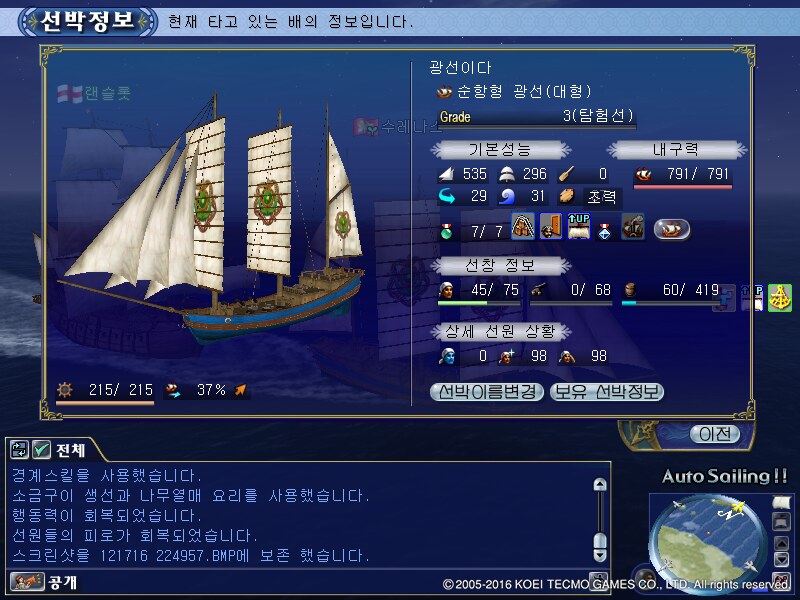The height and width of the screenshot is (600, 800).
Task: Select the cargo crates ship skill icon
Action: pos(523,227)
